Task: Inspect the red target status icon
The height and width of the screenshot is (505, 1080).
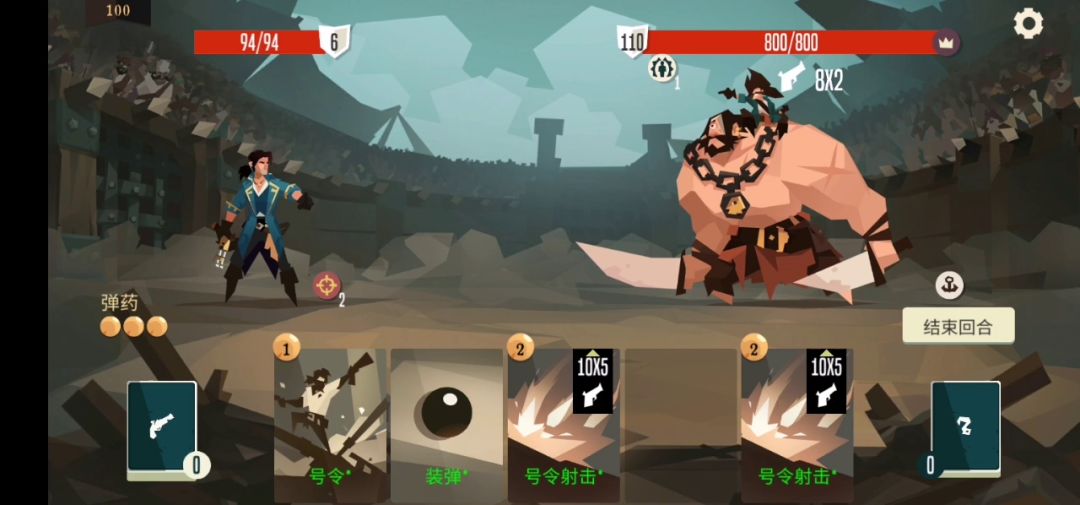Action: (x=326, y=285)
